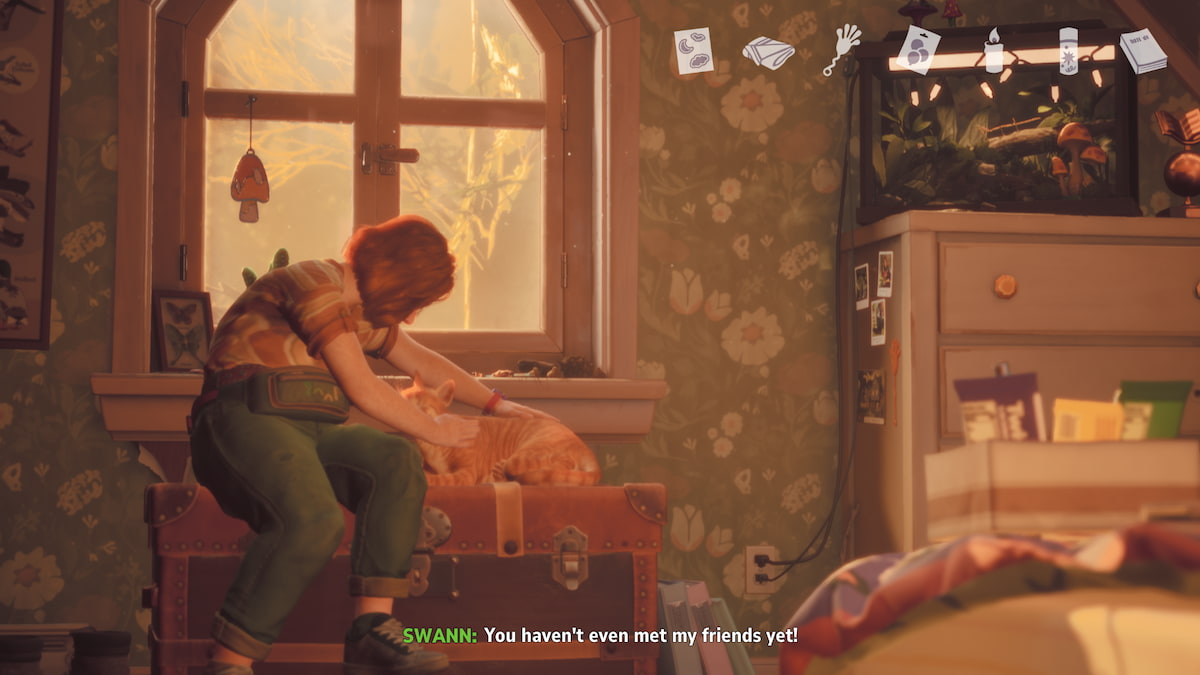The height and width of the screenshot is (675, 1200).
Task: Click the lit candle icon
Action: tap(993, 51)
